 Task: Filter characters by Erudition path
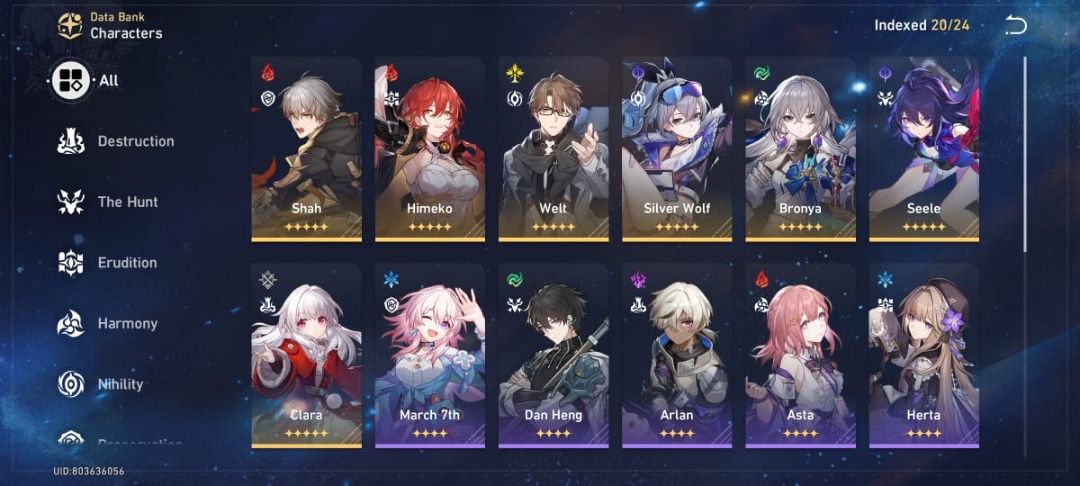tap(108, 263)
